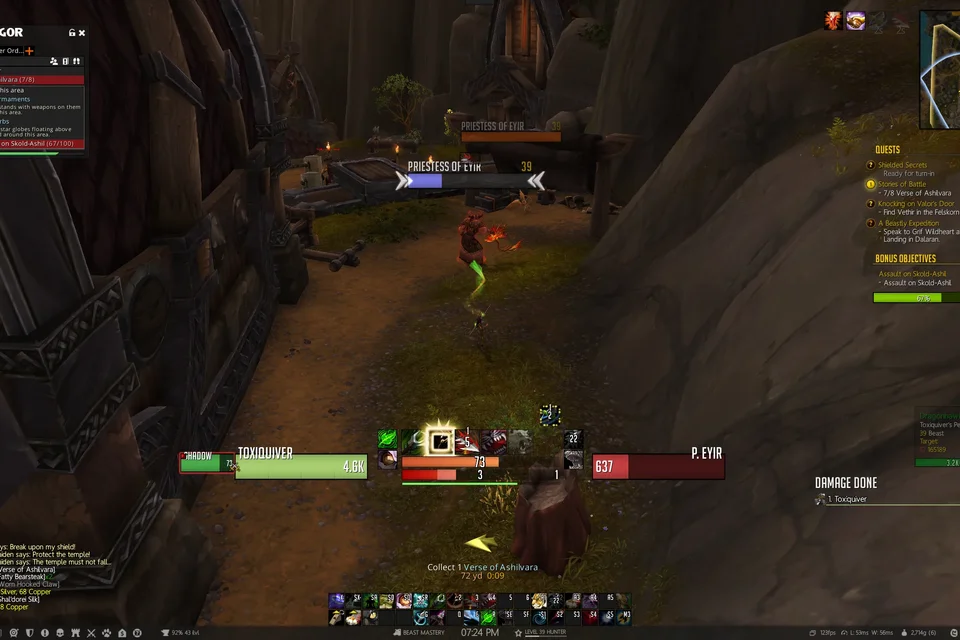This screenshot has width=960, height=640.
Task: Open the minimap
Action: coord(940,68)
